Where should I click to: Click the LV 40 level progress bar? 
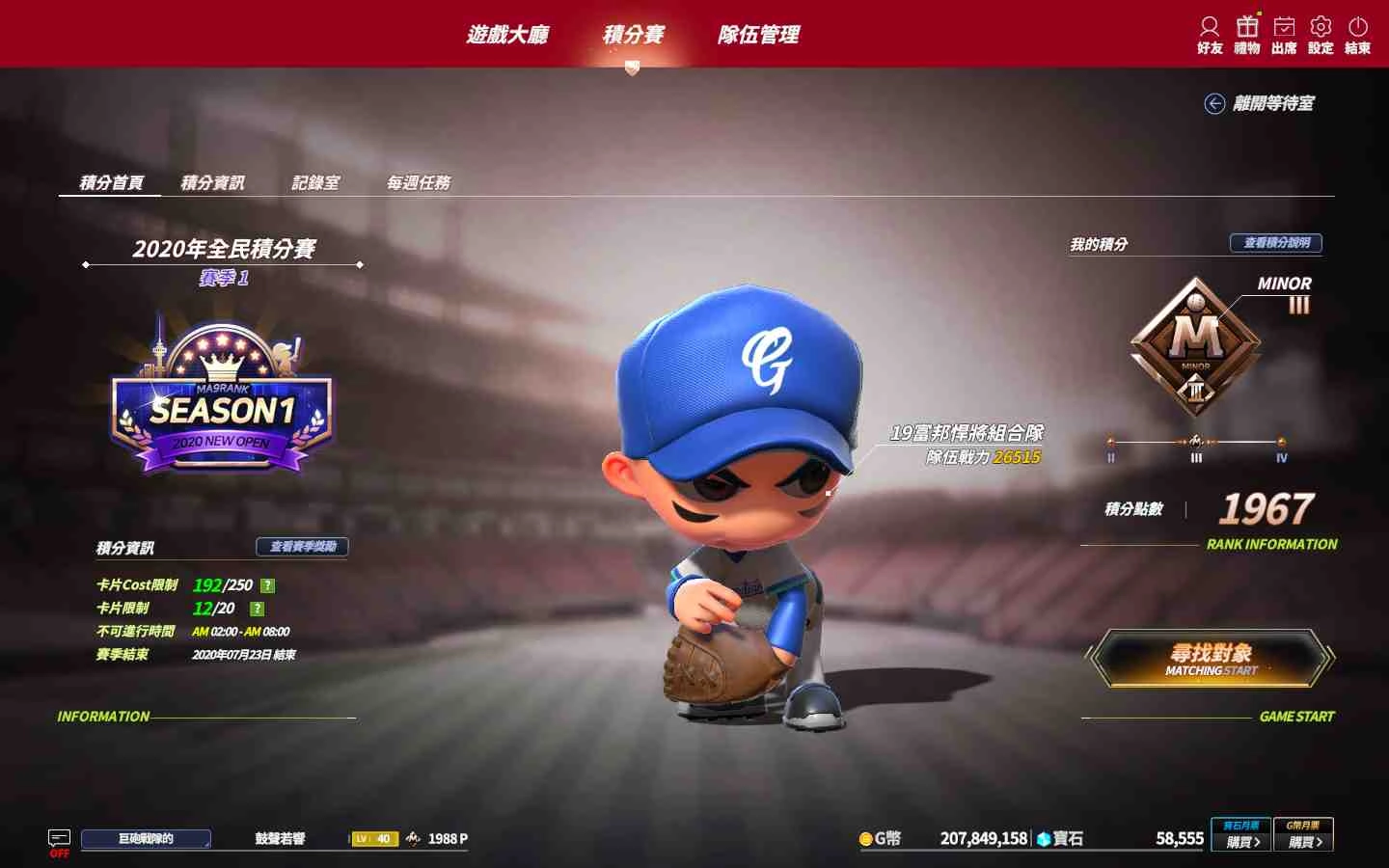[x=374, y=838]
